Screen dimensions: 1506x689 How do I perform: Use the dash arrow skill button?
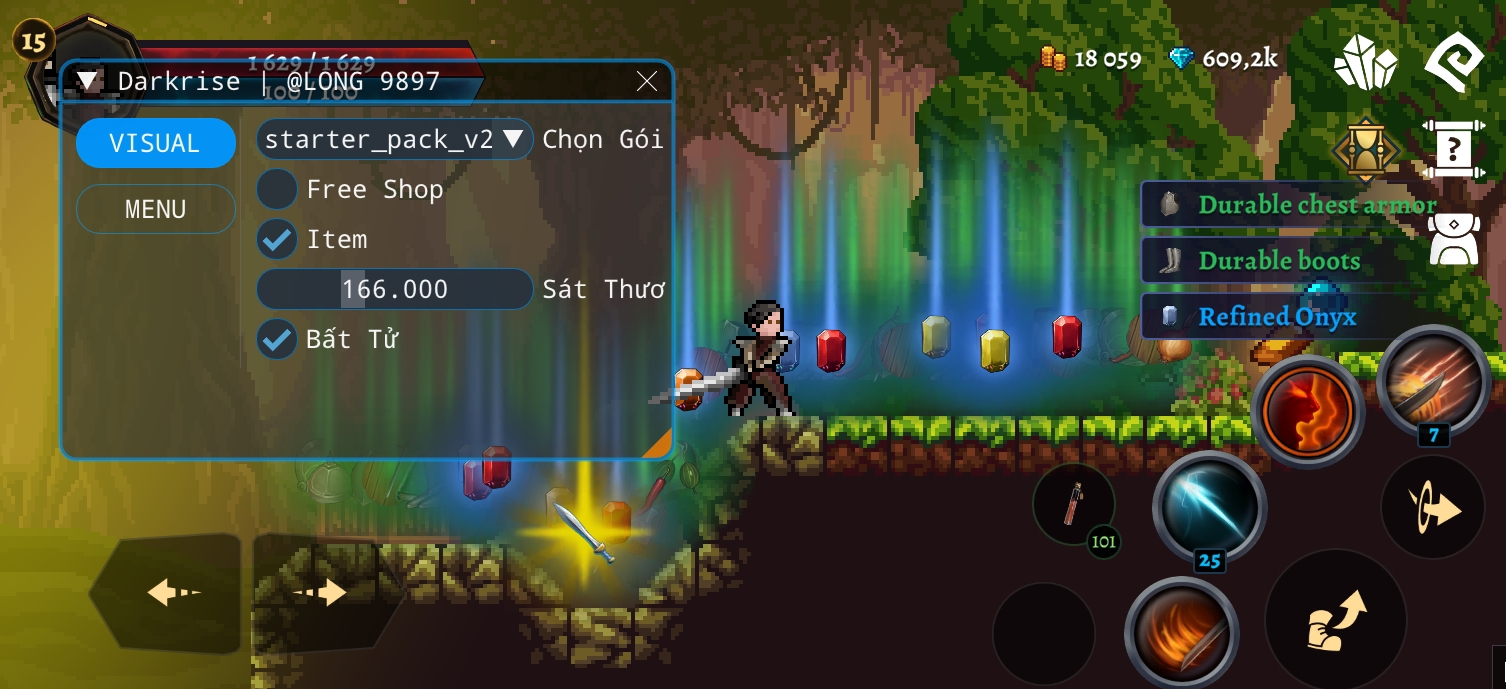1432,509
